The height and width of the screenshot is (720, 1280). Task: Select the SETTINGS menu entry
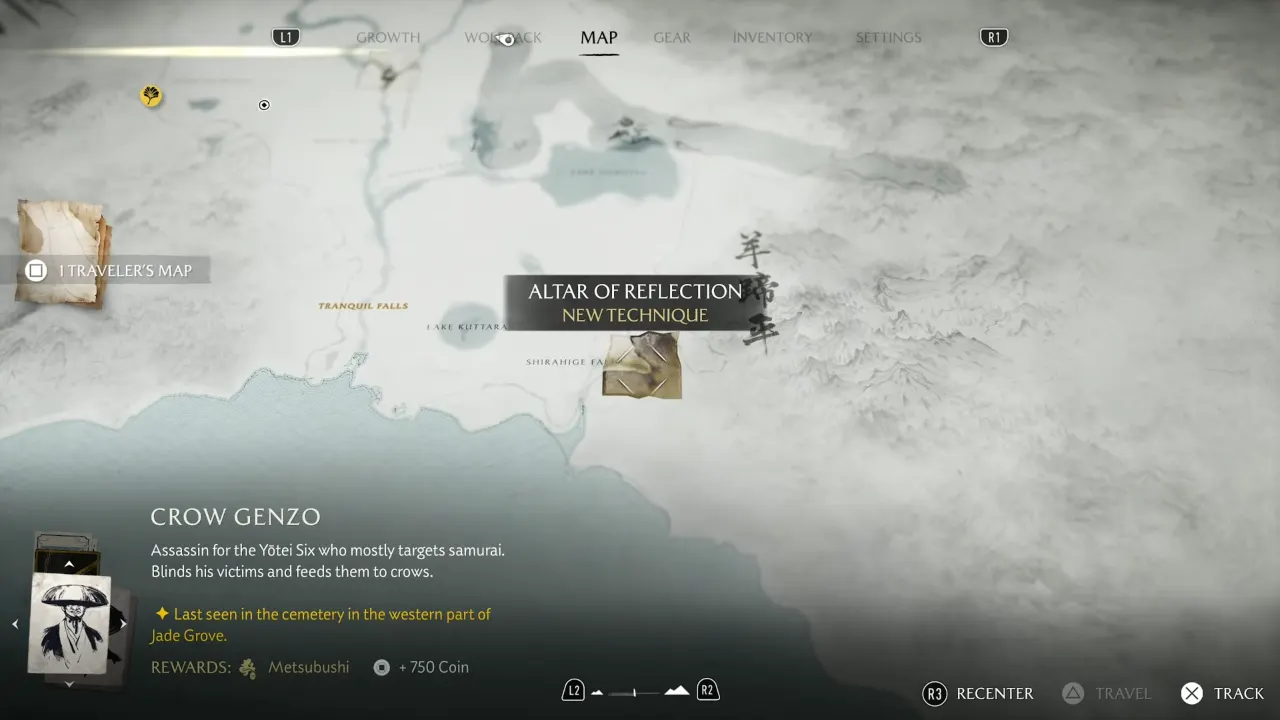[x=888, y=37]
